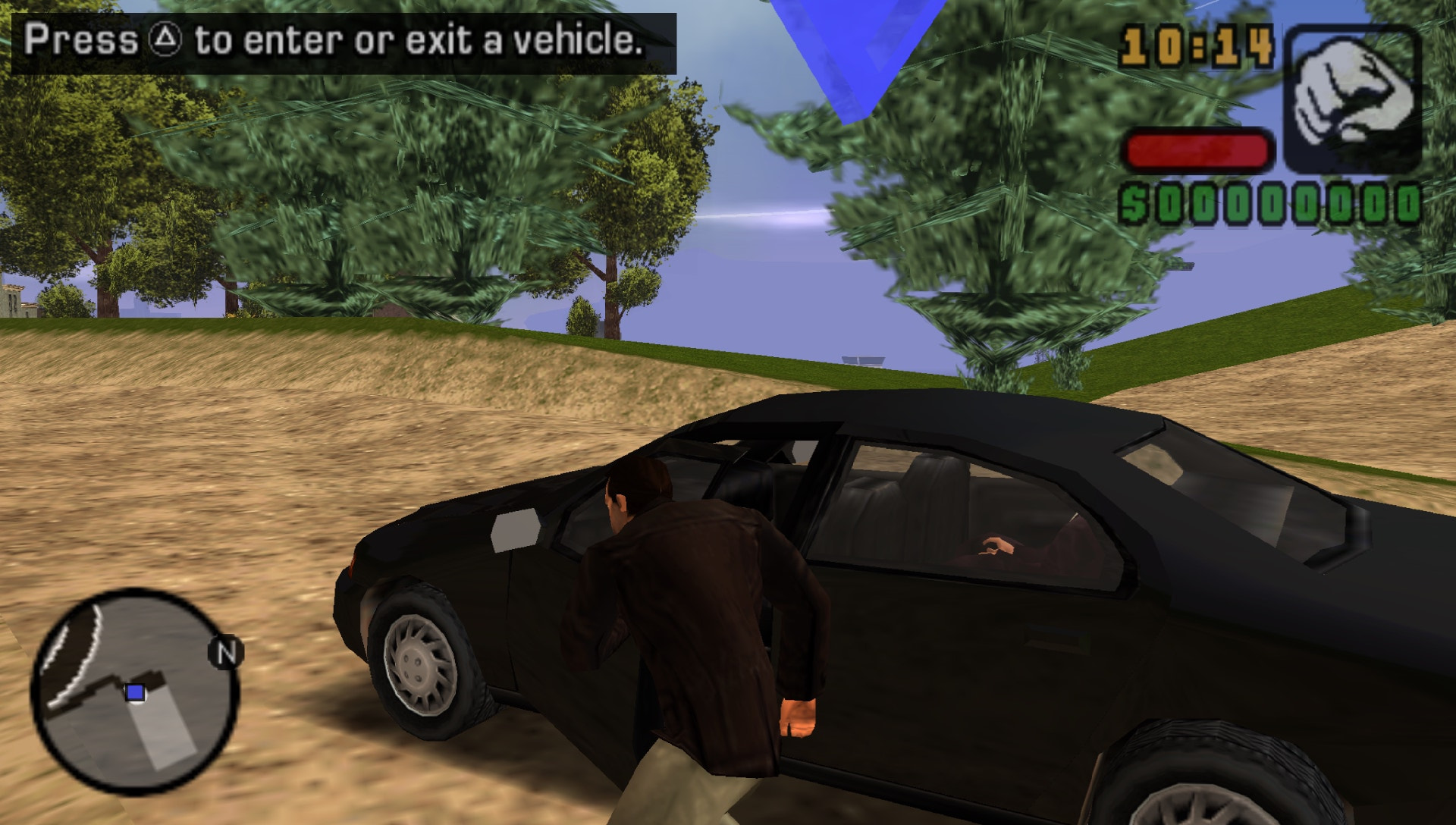Click the blue player blip on the minimap

[x=136, y=692]
